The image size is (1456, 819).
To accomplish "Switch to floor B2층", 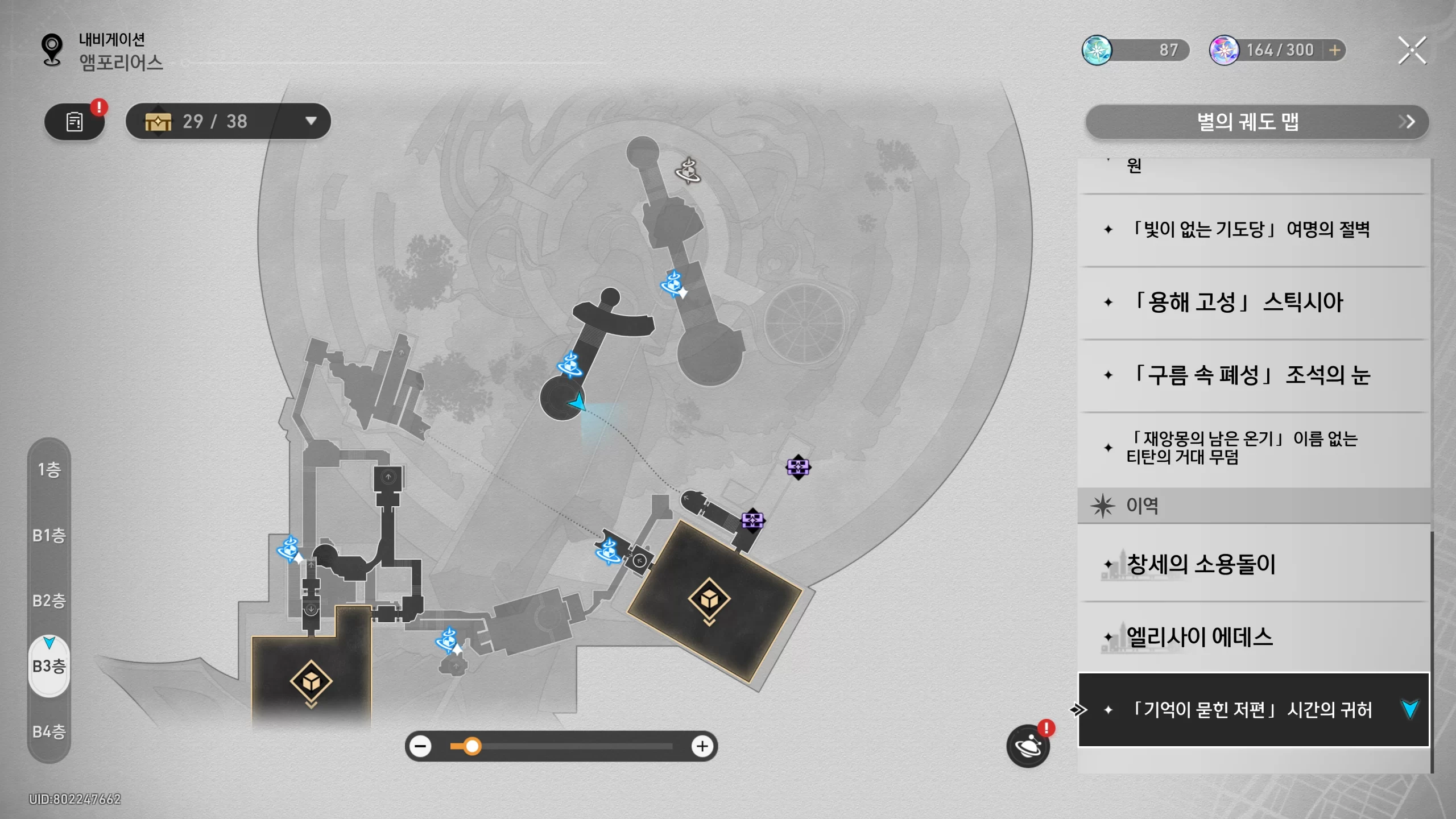I will 49,601.
